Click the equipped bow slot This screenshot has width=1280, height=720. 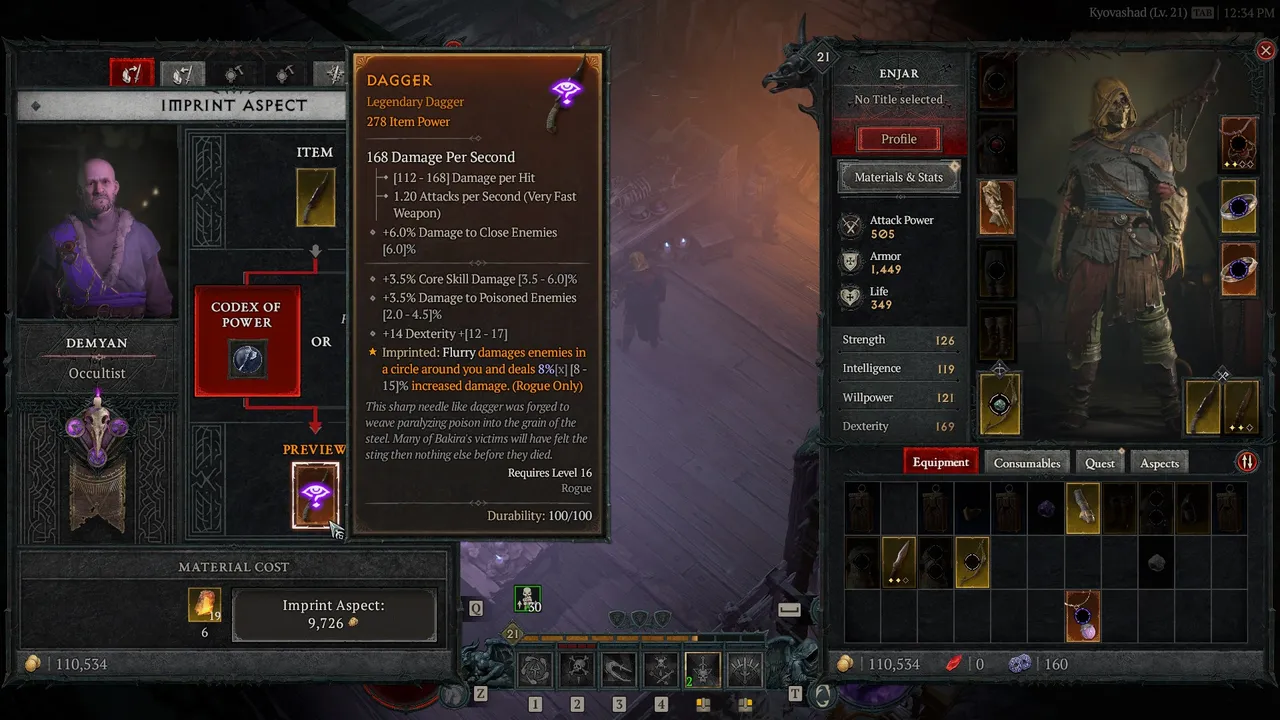tap(999, 404)
